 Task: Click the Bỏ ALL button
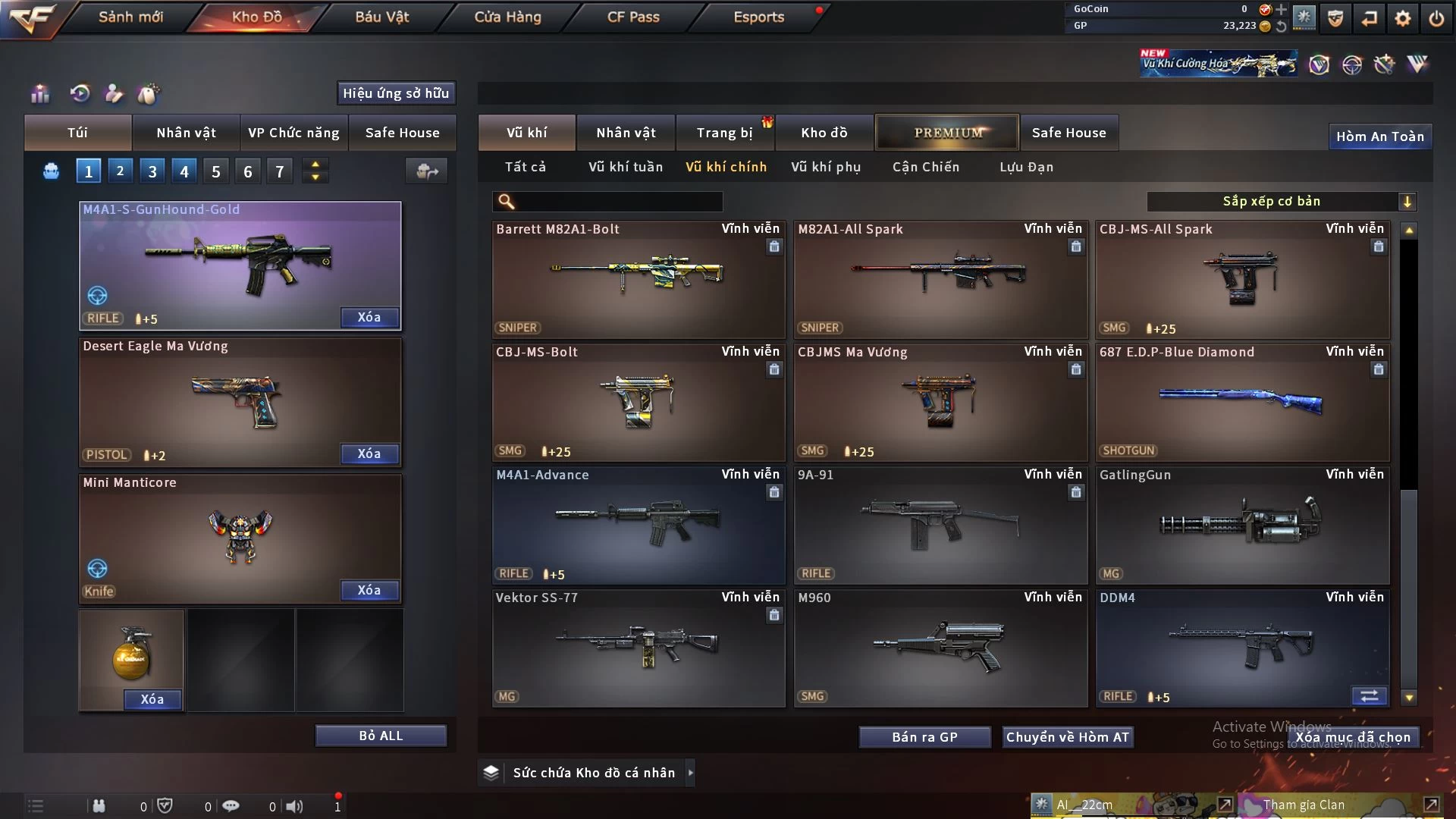pyautogui.click(x=381, y=736)
